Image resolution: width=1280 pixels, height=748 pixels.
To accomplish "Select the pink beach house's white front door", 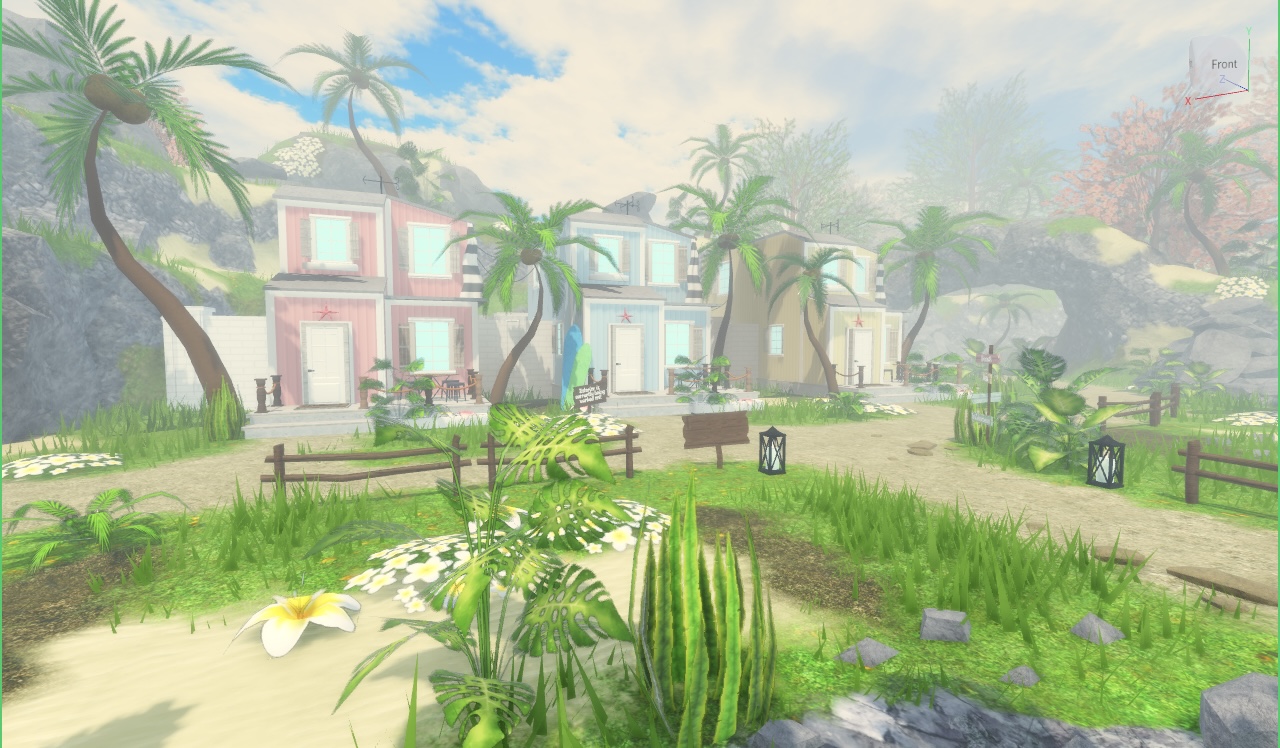I will pyautogui.click(x=323, y=362).
